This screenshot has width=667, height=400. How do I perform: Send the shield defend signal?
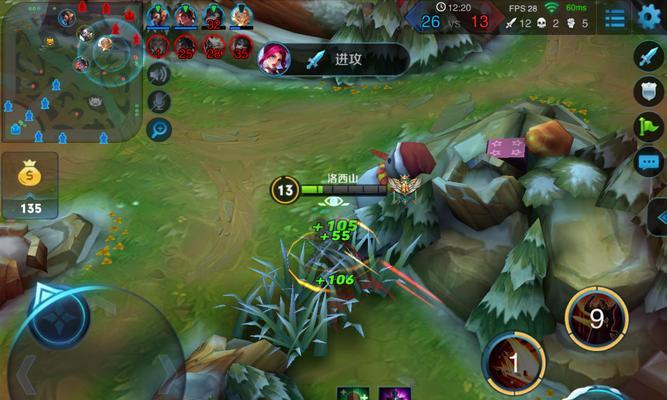(x=649, y=91)
